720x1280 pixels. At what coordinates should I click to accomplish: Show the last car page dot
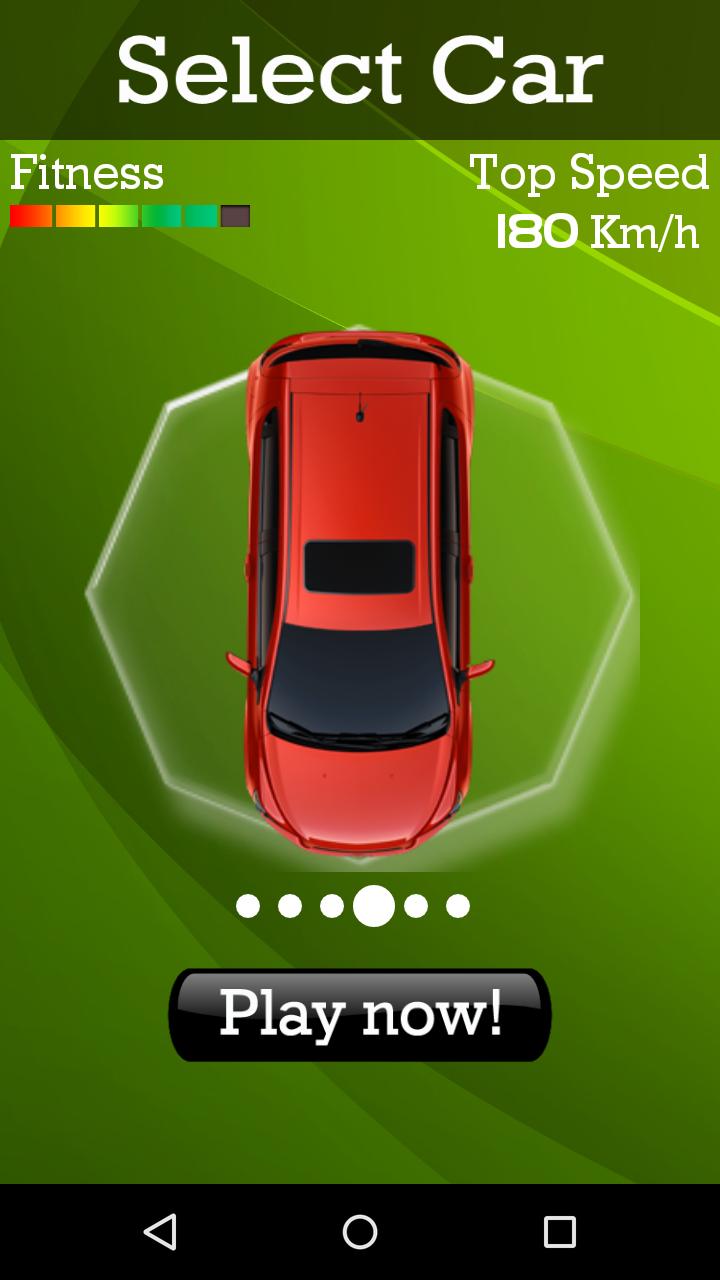click(458, 906)
